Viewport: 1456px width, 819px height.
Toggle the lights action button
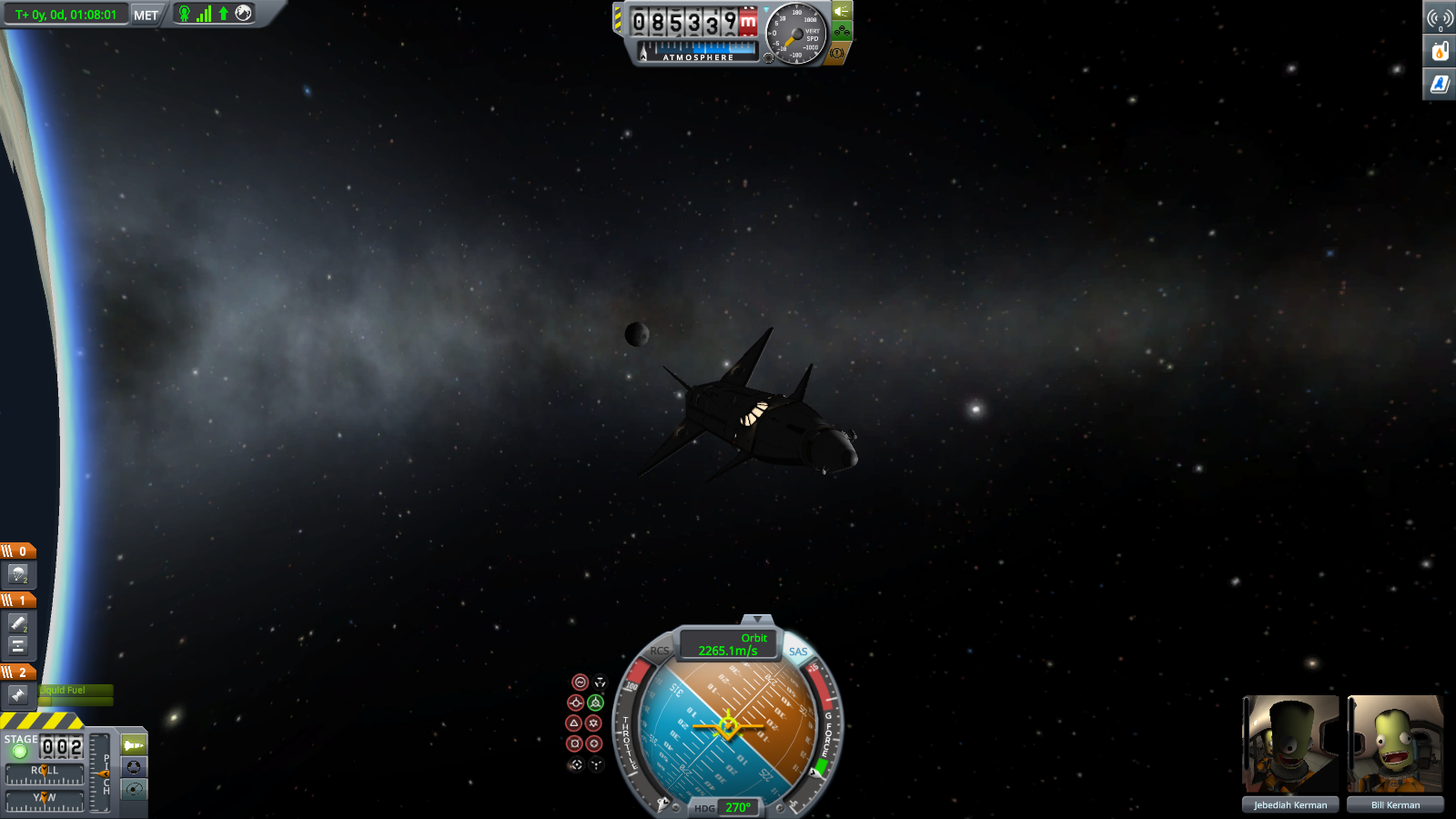[842, 11]
